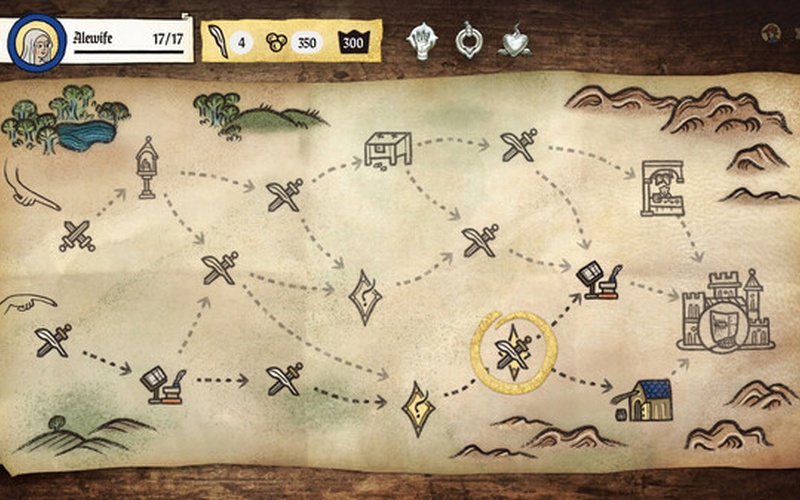Select the market stall shop node

pos(388,149)
